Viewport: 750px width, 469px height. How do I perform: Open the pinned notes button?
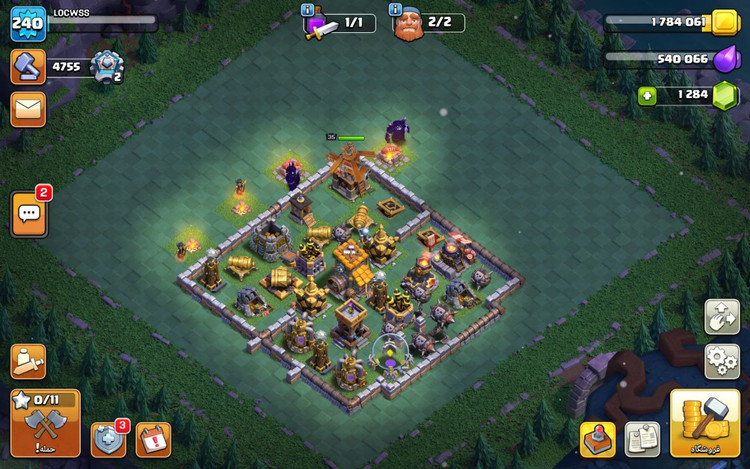point(642,439)
